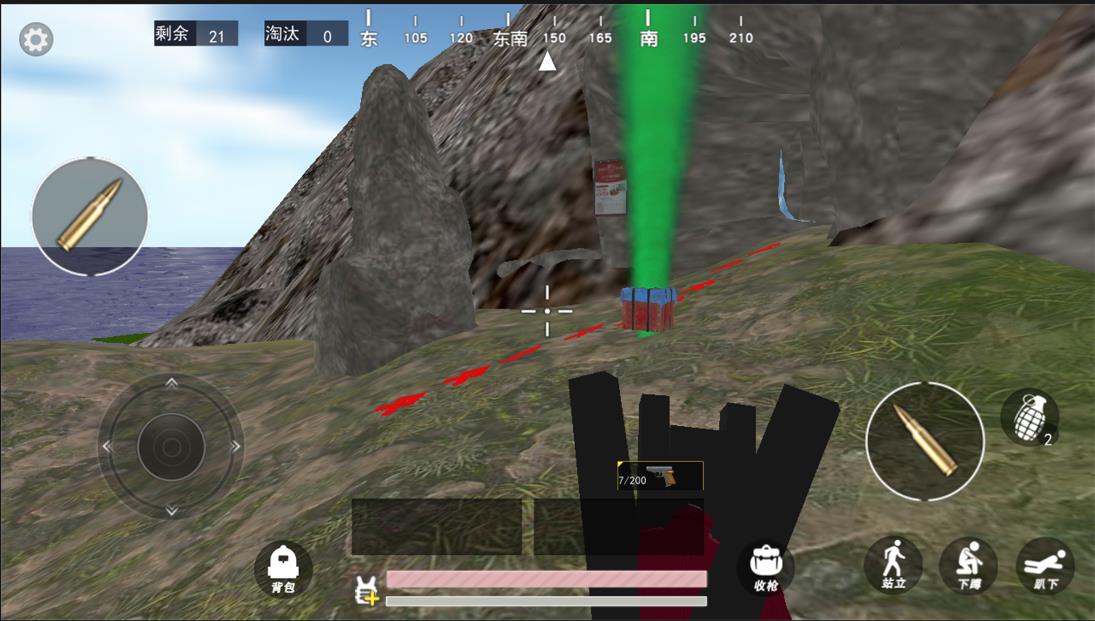Image resolution: width=1095 pixels, height=621 pixels.
Task: Crouch using the 下蹲 button
Action: pyautogui.click(x=968, y=566)
